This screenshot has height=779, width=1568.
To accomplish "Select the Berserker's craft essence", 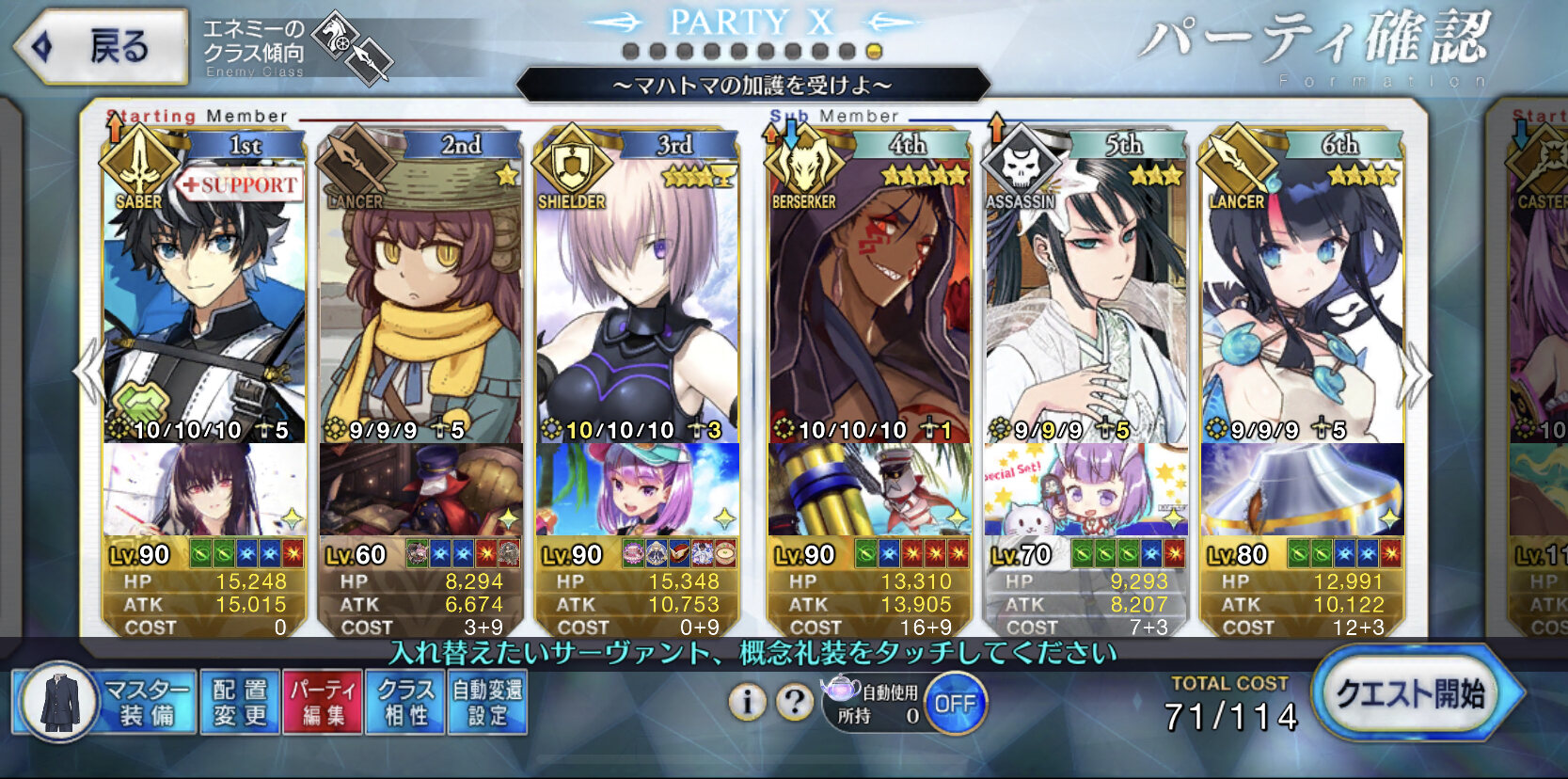I will 870,489.
